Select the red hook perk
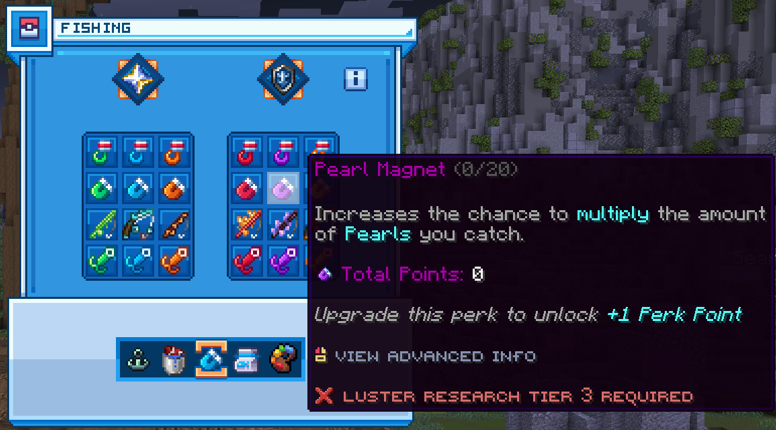The width and height of the screenshot is (776, 430). [248, 153]
